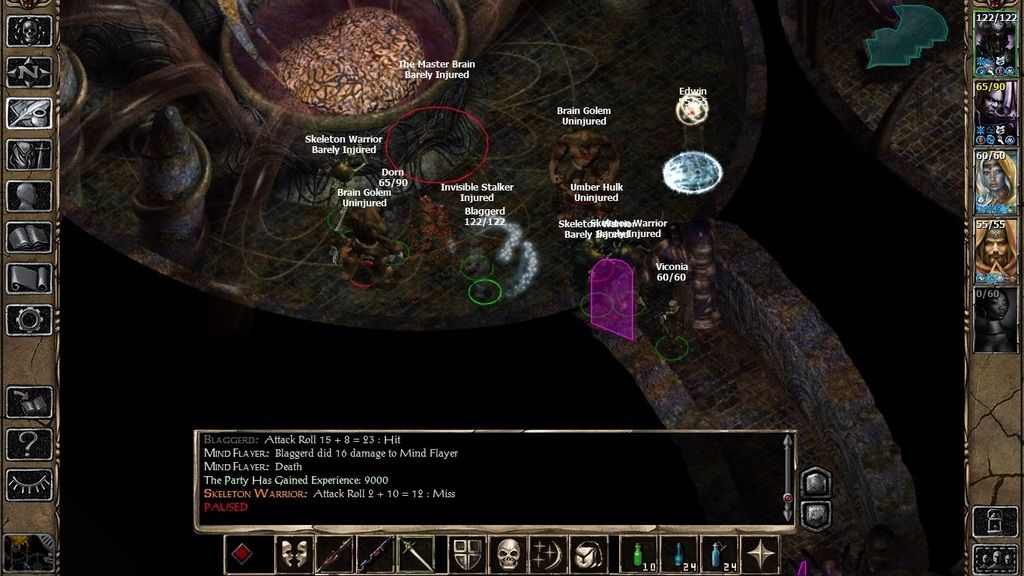Select the highlighted sword weapon slot
1024x576 pixels.
(x=417, y=554)
